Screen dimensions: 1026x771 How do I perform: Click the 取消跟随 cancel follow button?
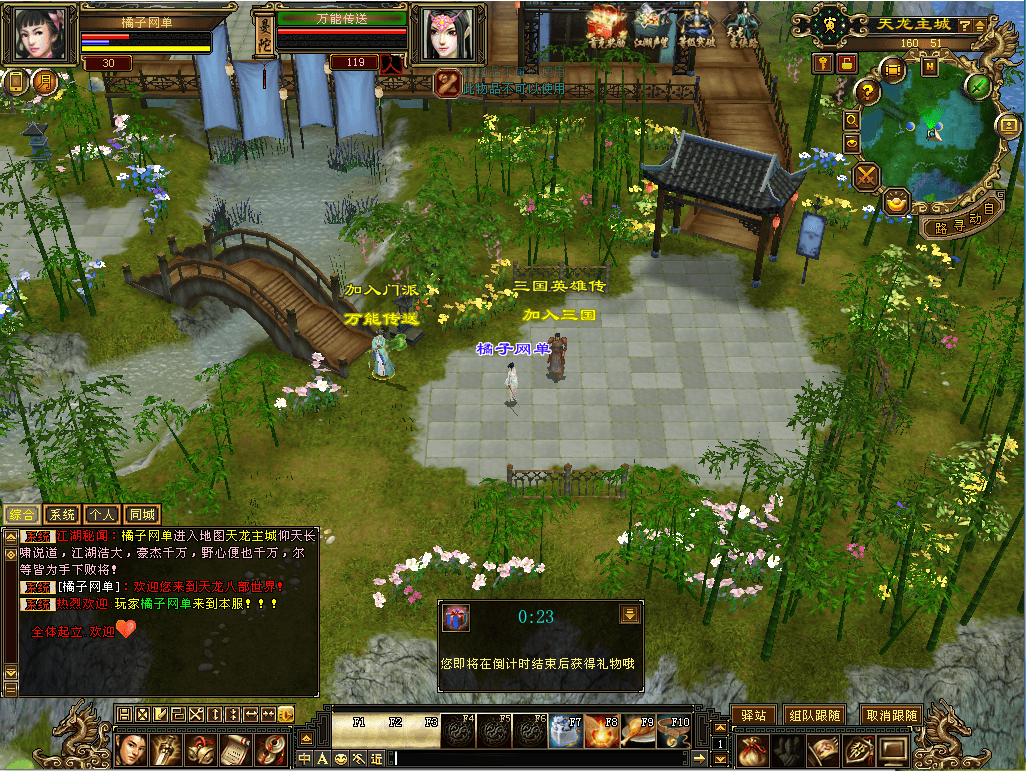890,715
